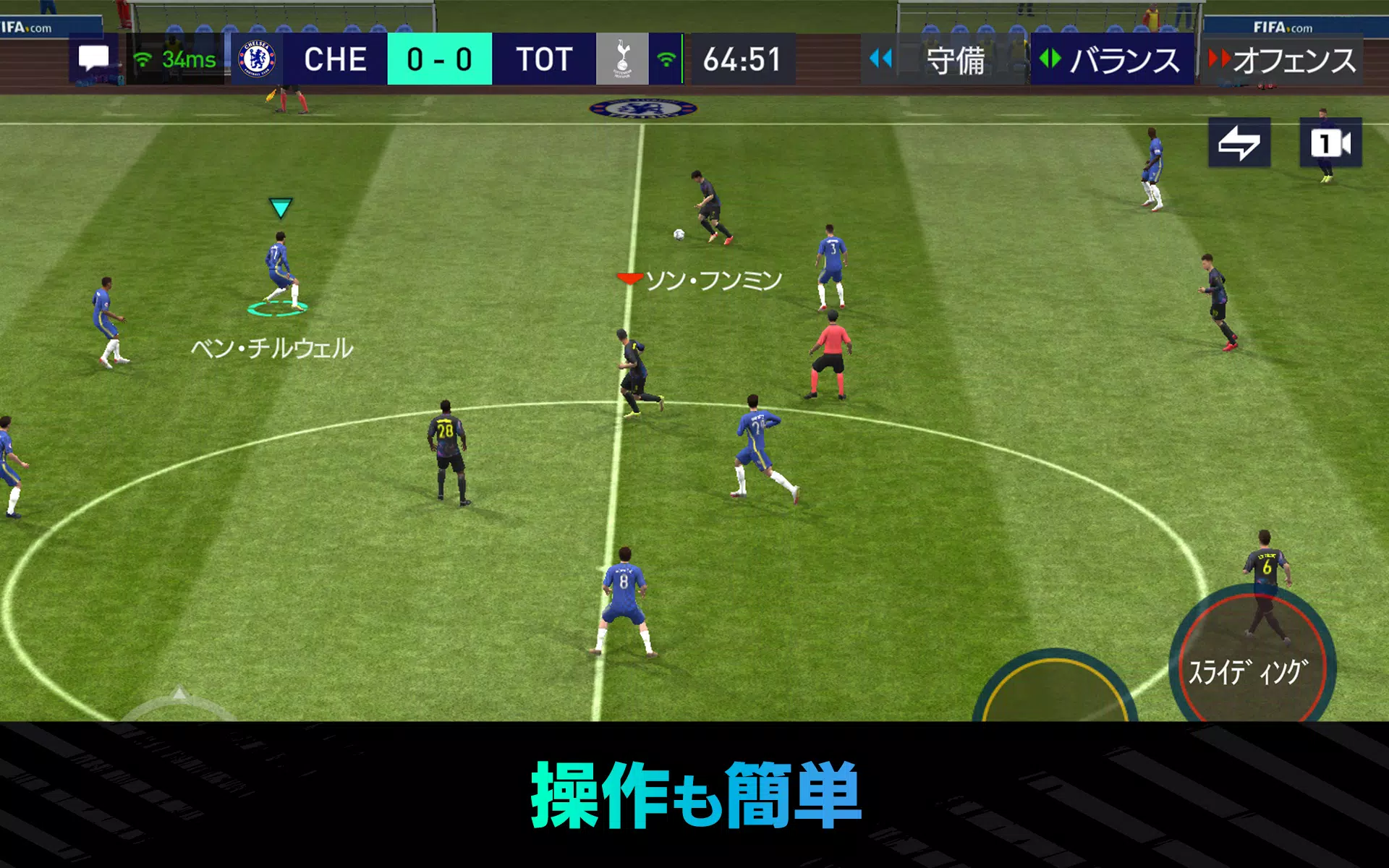This screenshot has width=1389, height=868.
Task: Select the CHE team tab in the scoreboard
Action: coord(335,59)
